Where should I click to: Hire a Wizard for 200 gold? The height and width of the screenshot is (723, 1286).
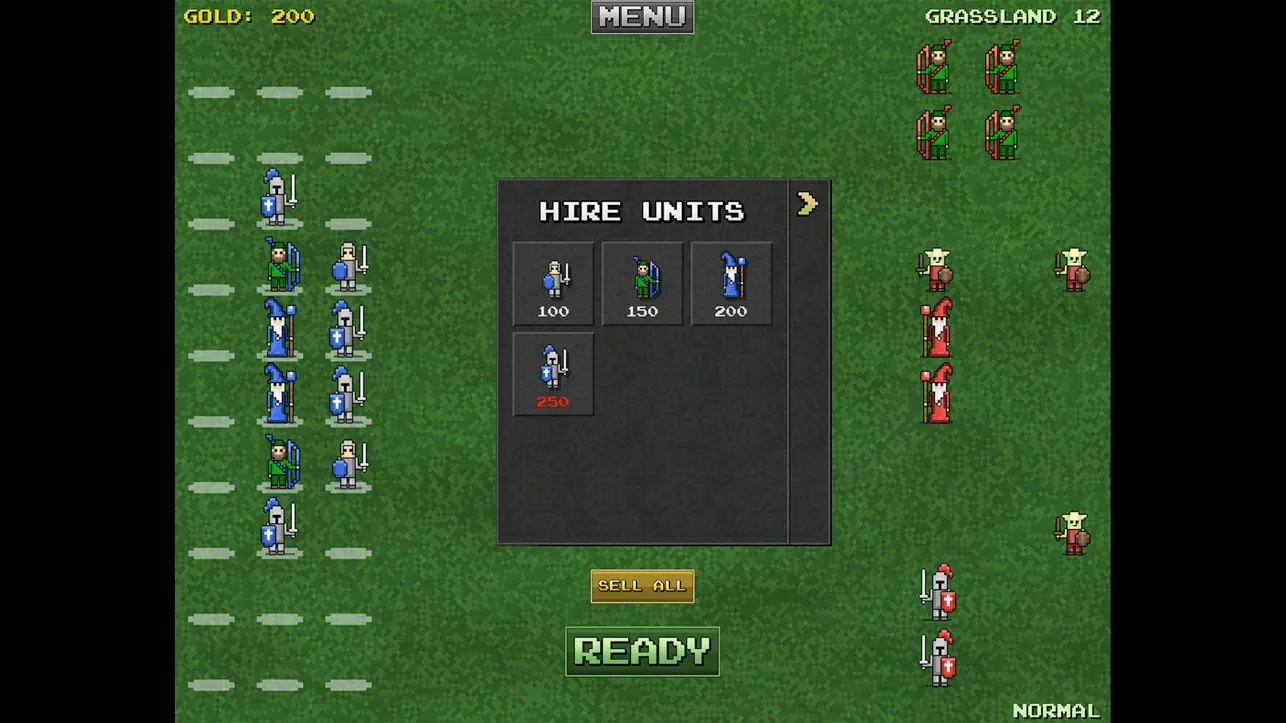tap(731, 283)
